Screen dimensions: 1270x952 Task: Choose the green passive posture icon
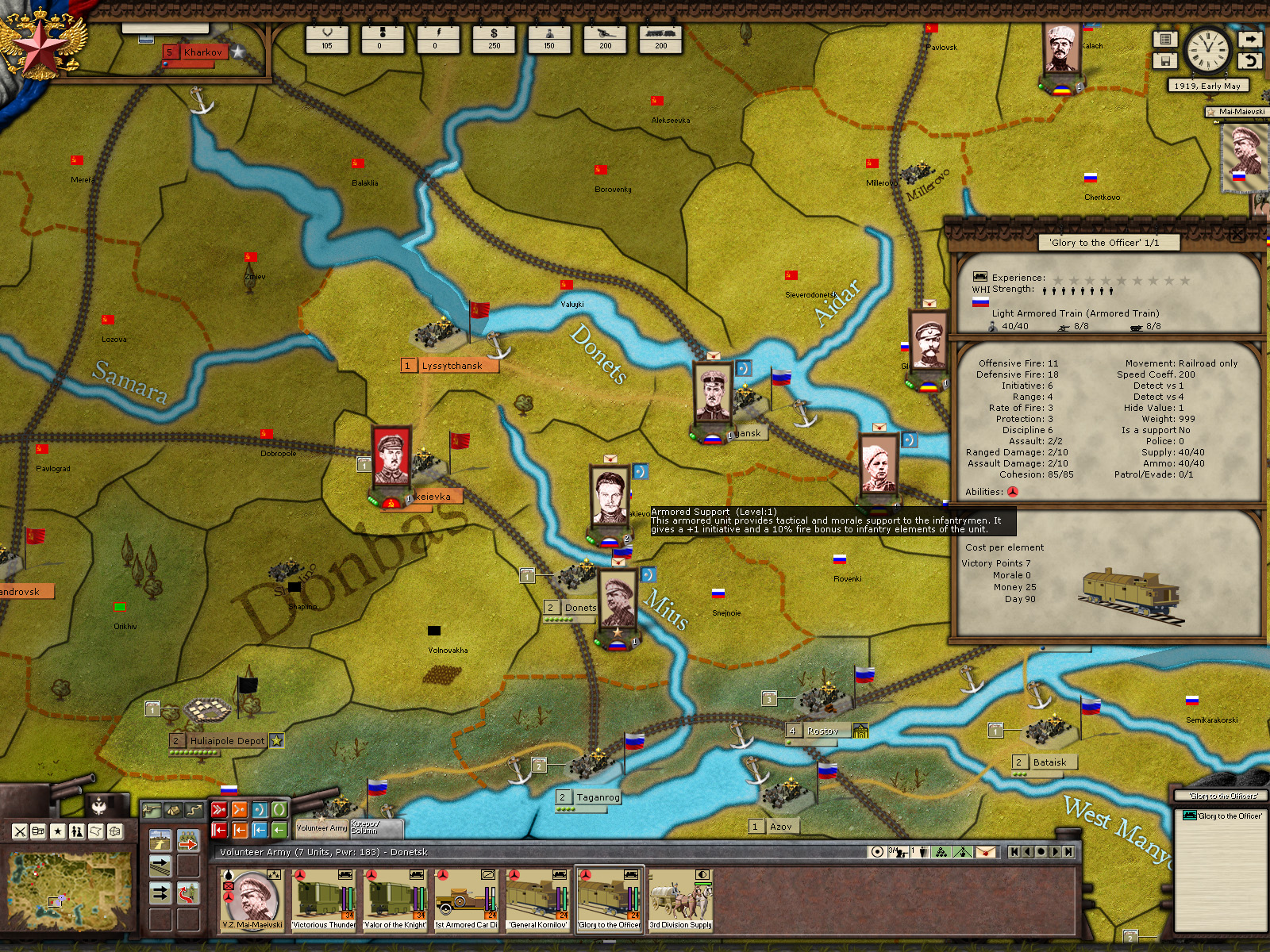[x=279, y=810]
